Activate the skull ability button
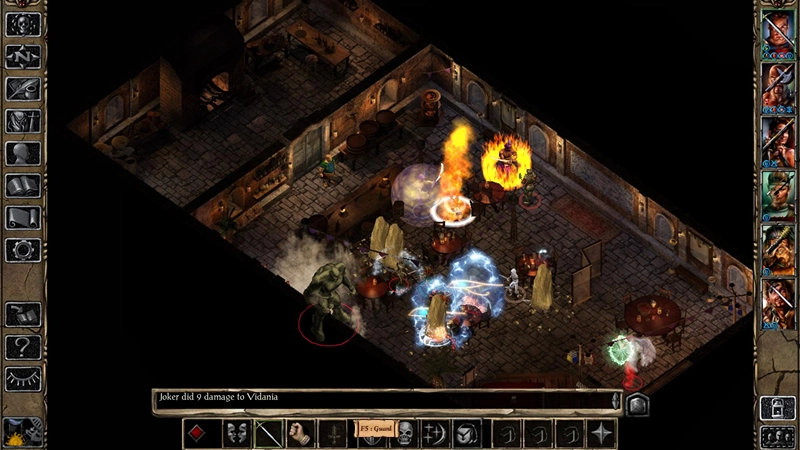 (x=405, y=433)
